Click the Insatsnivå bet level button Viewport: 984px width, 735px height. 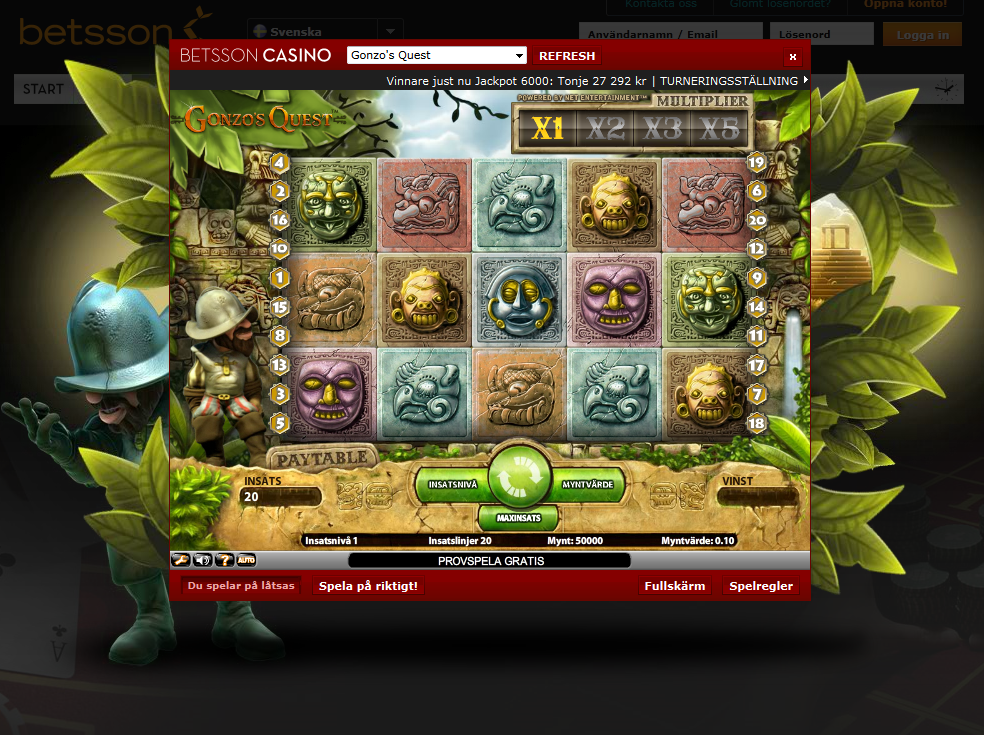[x=452, y=484]
